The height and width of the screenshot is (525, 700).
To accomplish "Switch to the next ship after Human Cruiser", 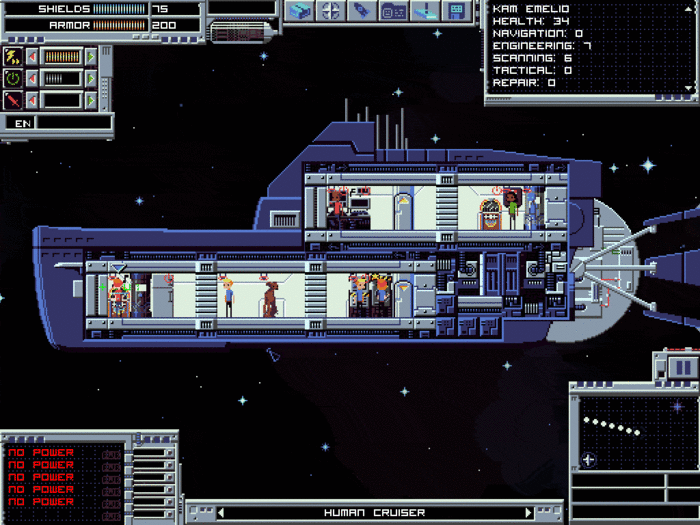I will (529, 513).
